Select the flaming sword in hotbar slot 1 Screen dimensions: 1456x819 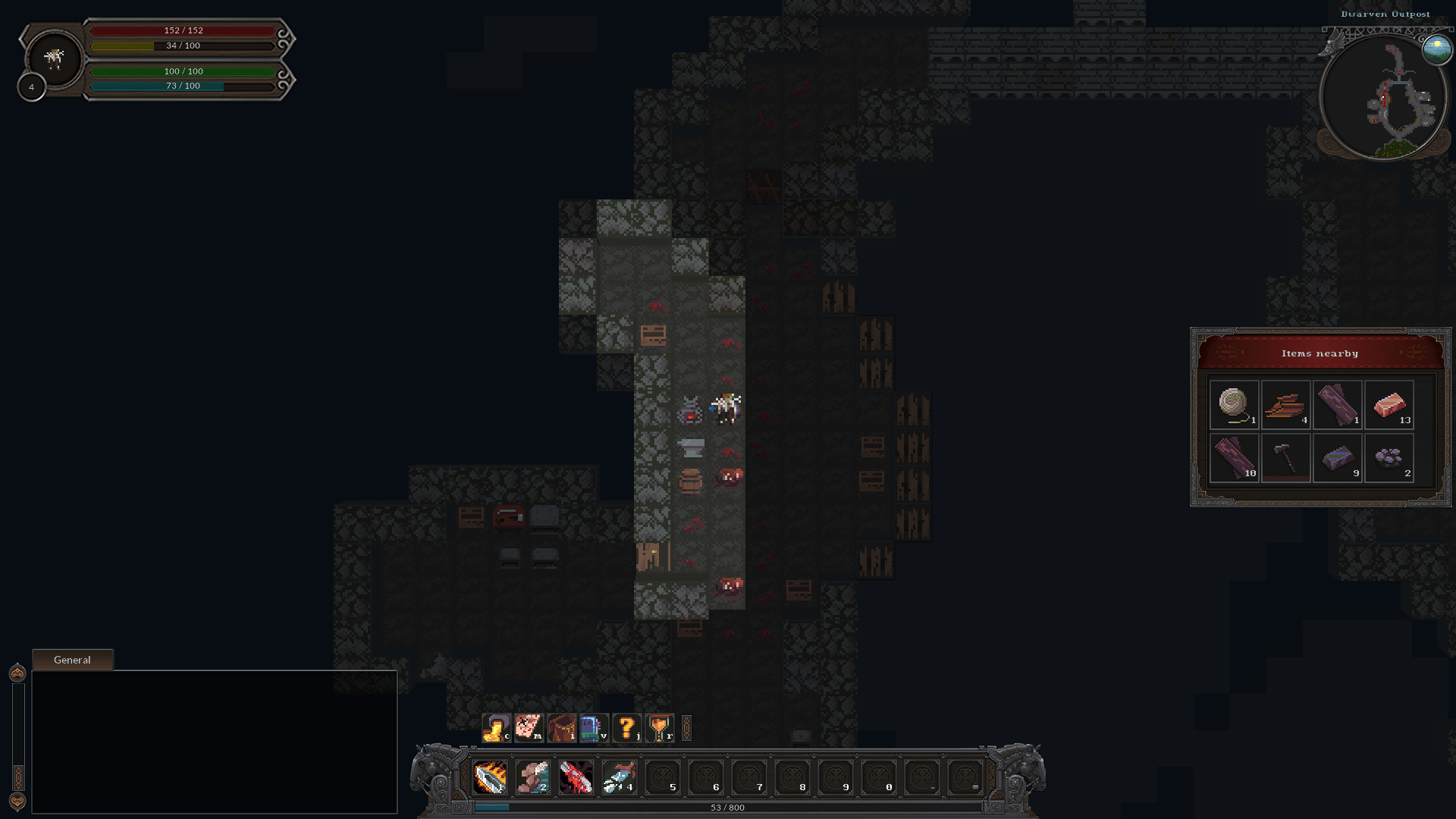(492, 777)
